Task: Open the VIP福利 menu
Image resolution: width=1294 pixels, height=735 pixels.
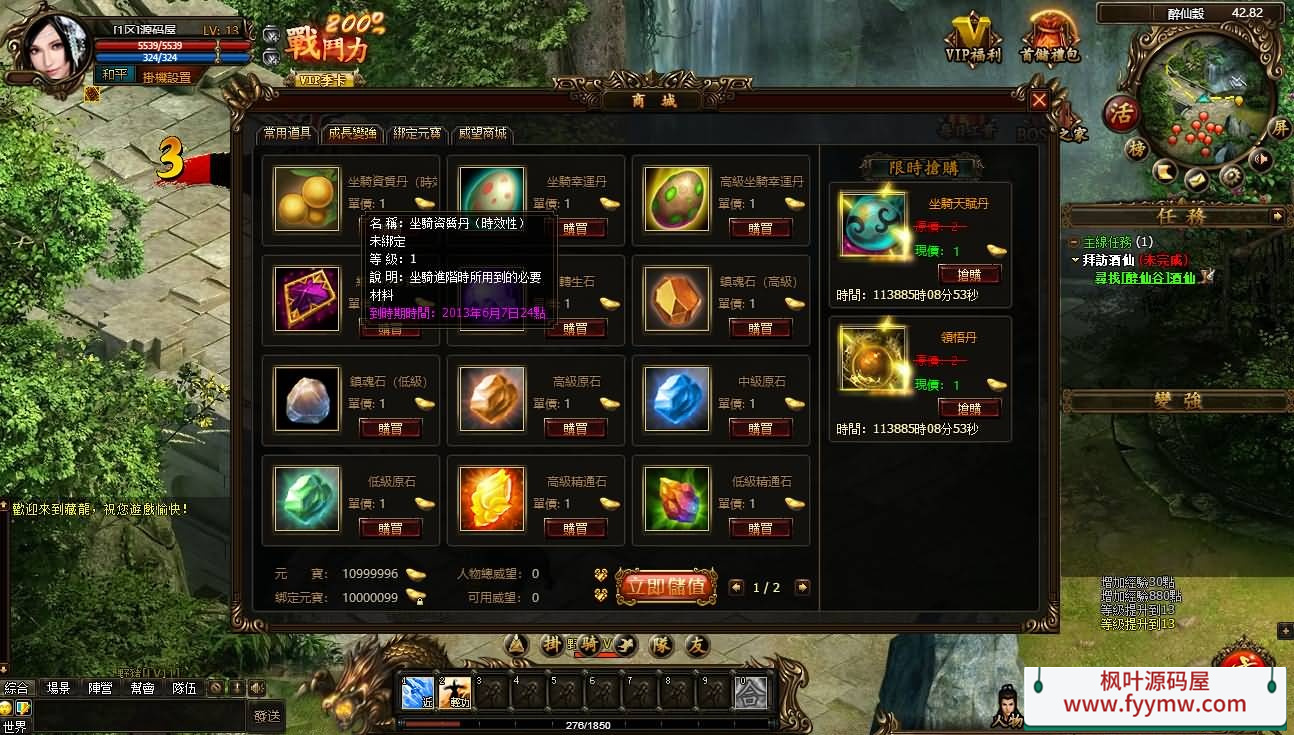Action: pos(973,40)
